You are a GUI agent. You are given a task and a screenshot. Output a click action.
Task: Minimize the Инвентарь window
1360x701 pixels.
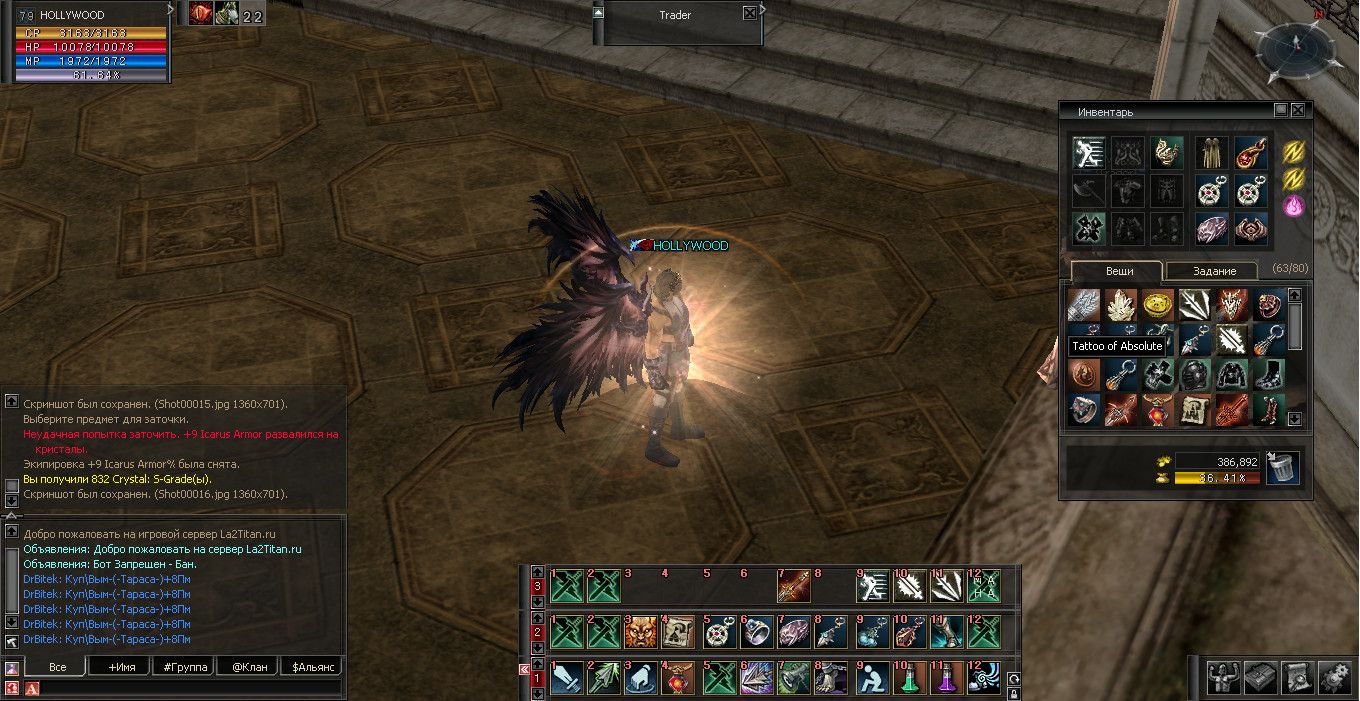tap(1281, 111)
